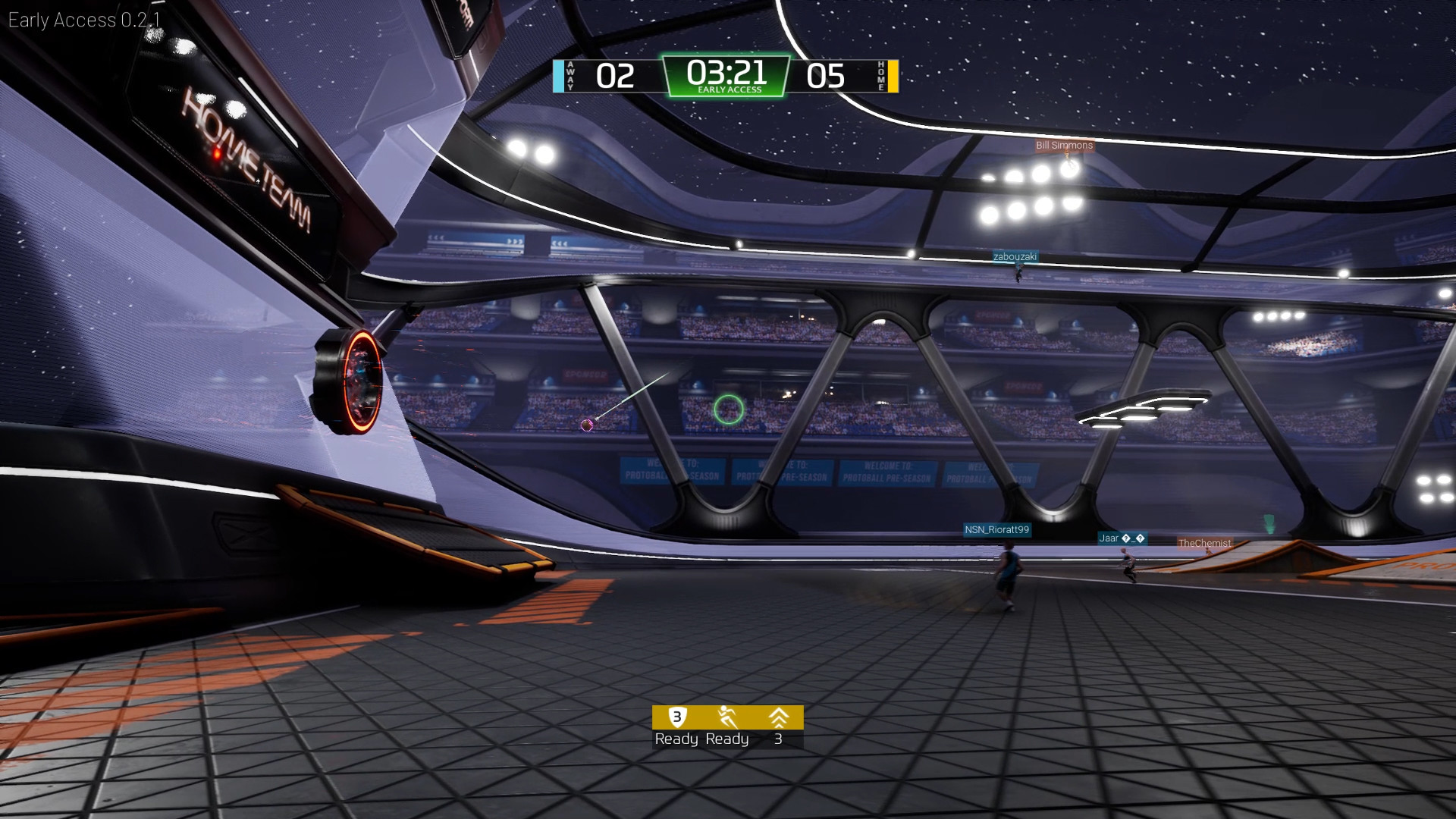Use the triple-chevron jump boost ability
The width and height of the screenshot is (1456, 819).
point(778,717)
